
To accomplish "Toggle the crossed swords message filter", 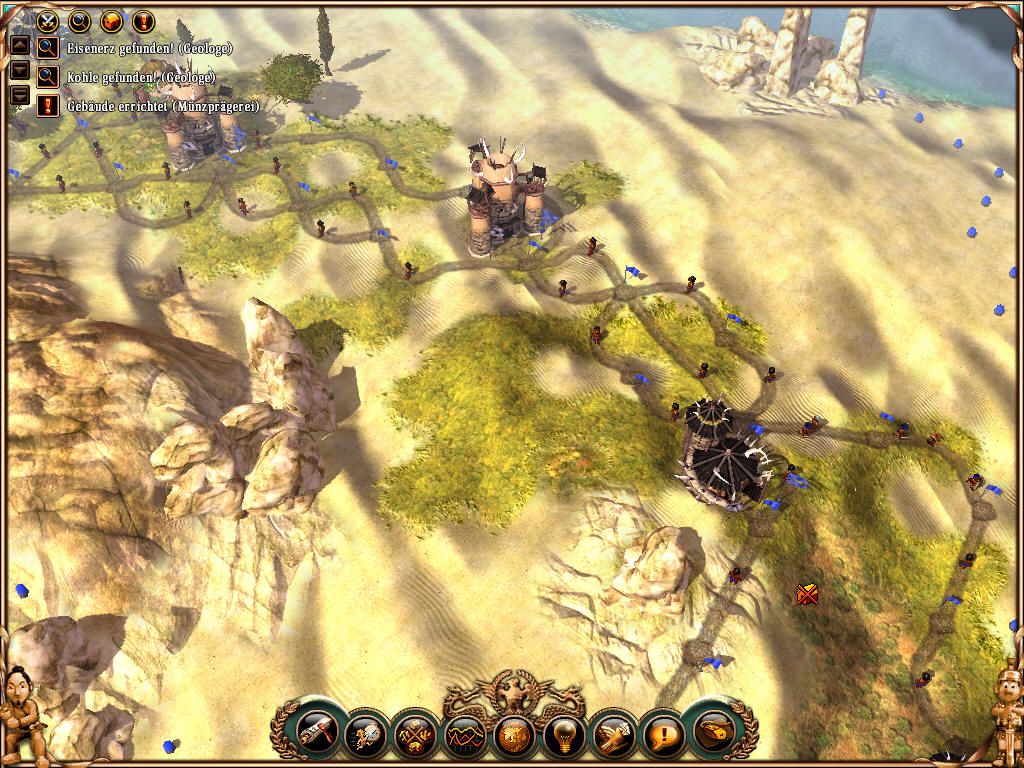I will [46, 20].
